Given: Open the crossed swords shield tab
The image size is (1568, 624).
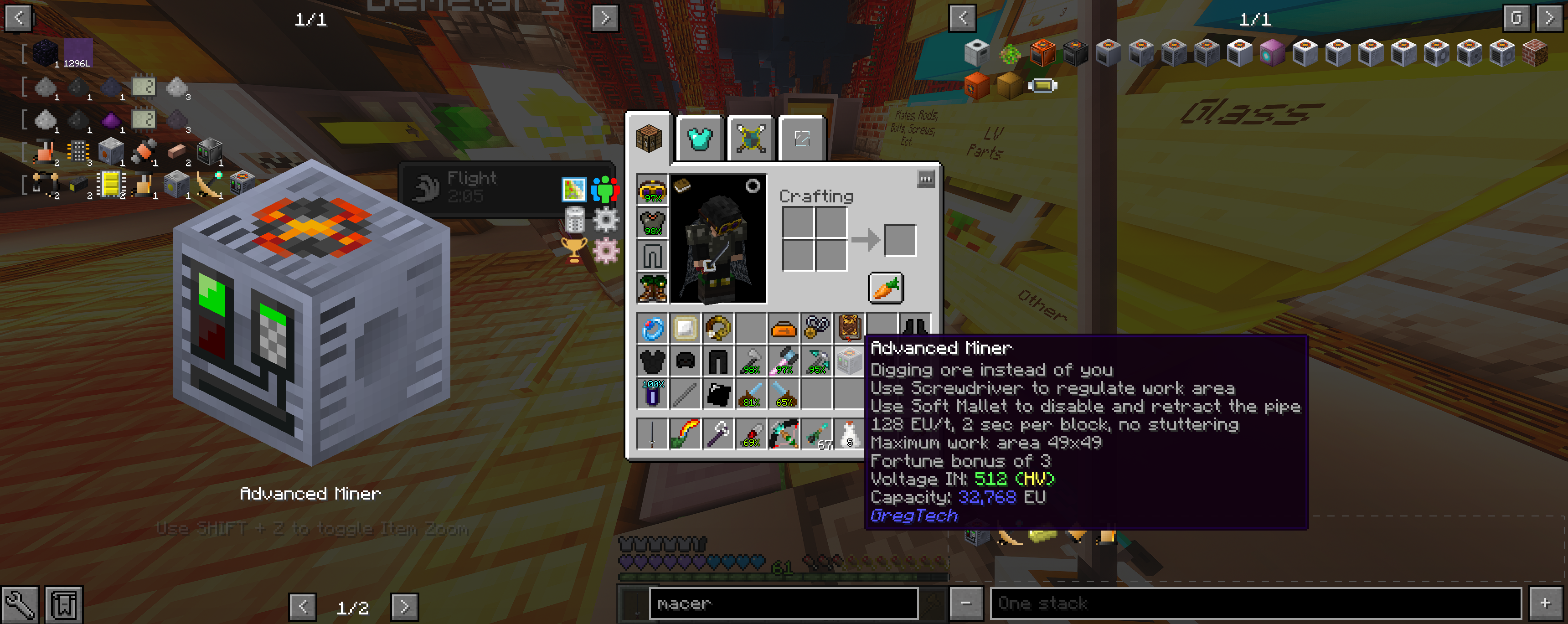Looking at the screenshot, I should click(x=751, y=139).
